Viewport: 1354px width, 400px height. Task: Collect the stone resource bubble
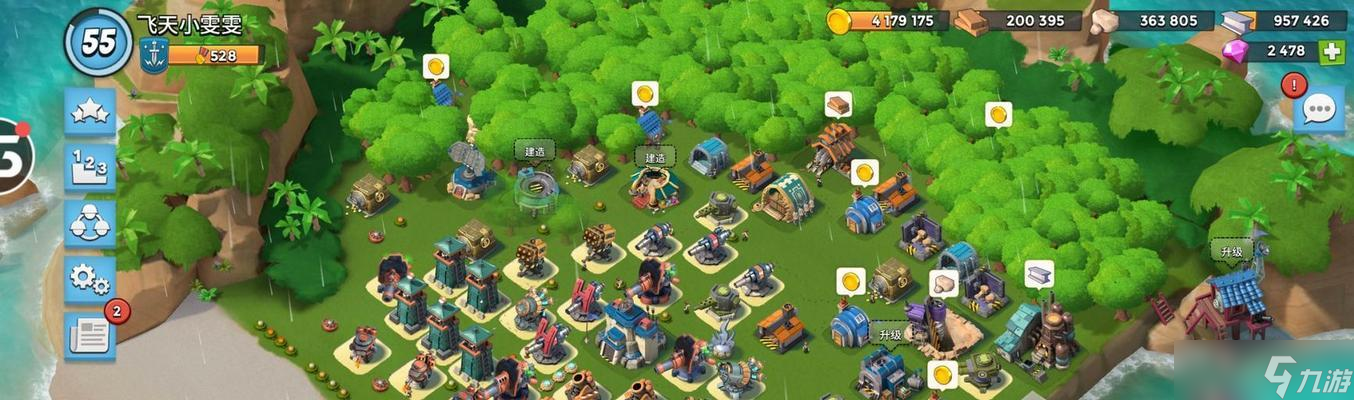pyautogui.click(x=943, y=284)
